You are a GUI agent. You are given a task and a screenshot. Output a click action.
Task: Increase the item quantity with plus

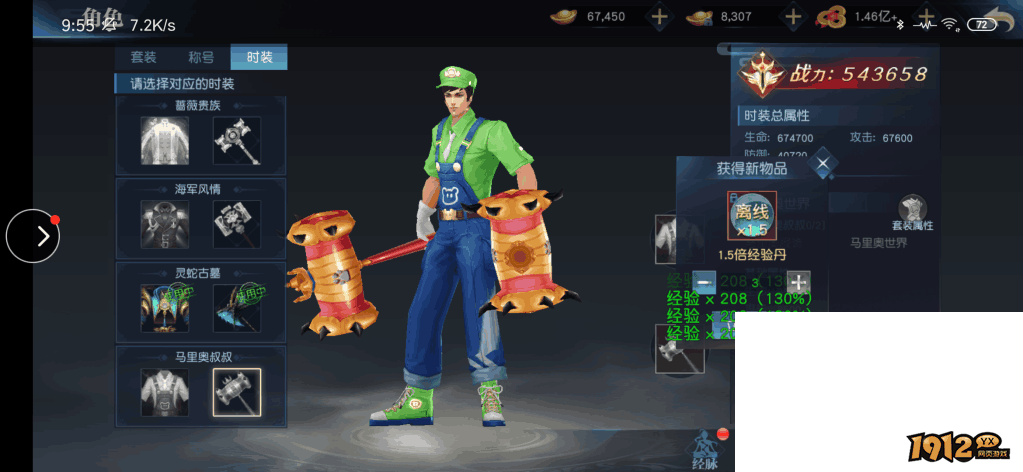click(x=798, y=282)
